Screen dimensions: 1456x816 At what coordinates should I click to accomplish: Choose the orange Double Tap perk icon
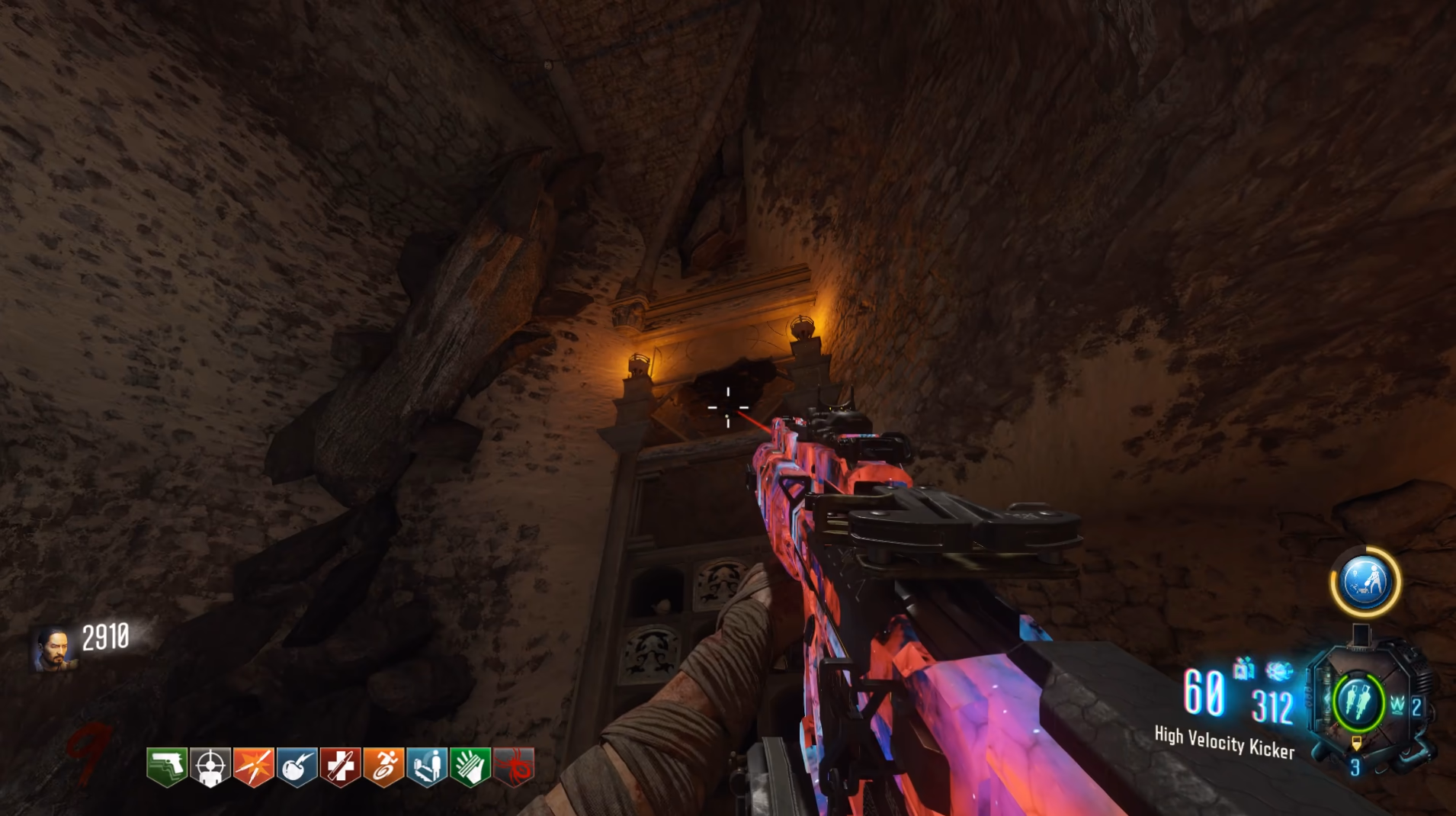pos(253,766)
